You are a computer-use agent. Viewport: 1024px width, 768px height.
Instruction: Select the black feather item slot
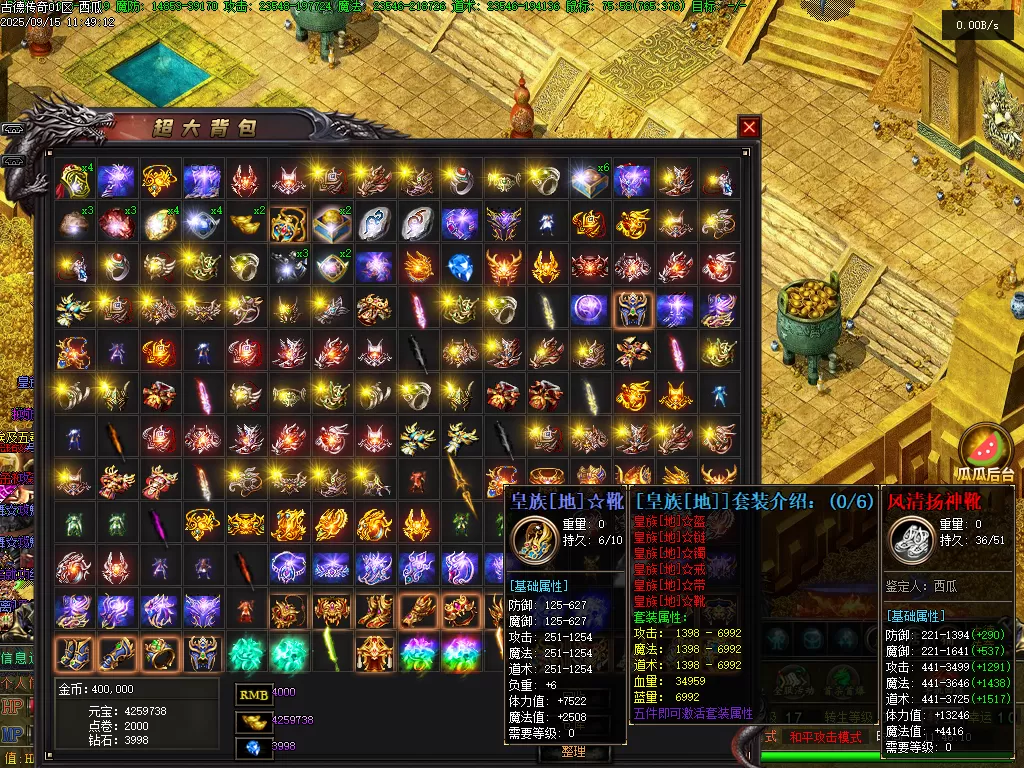(418, 352)
